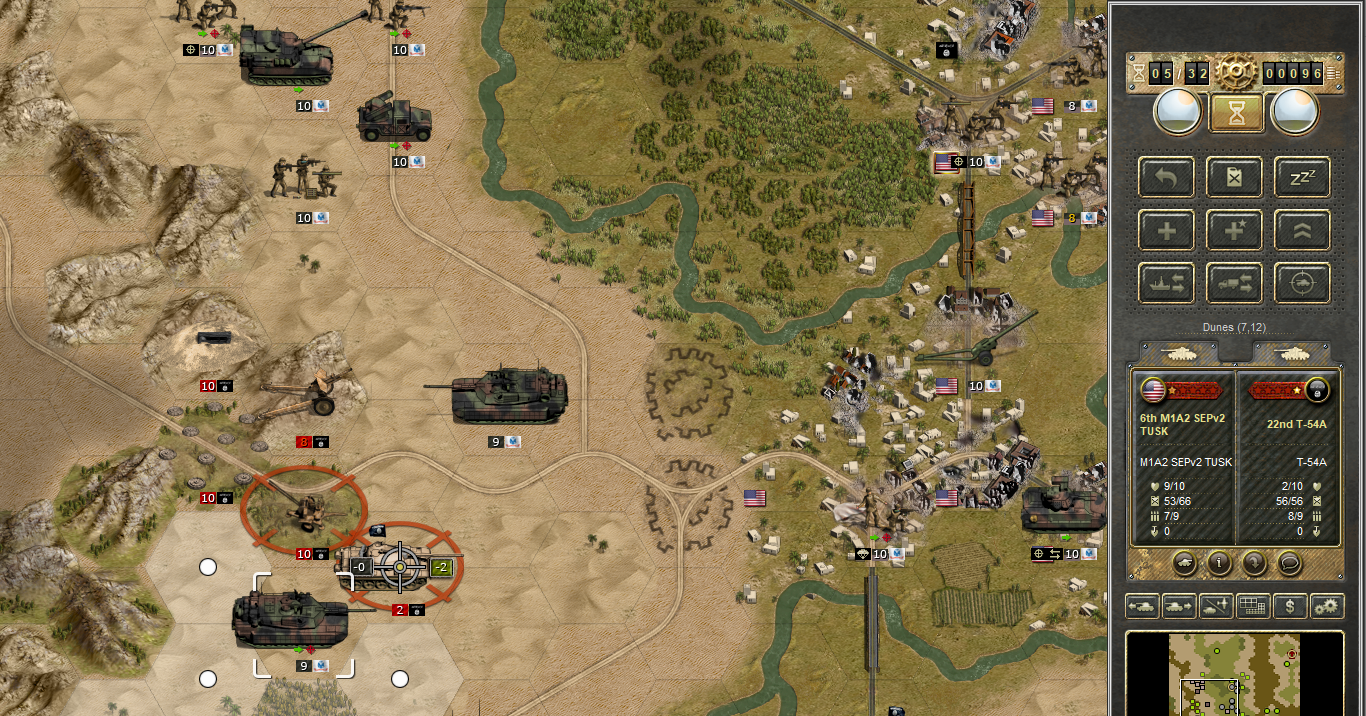1366x716 pixels.
Task: Click the ship embark button
Action: click(1166, 284)
